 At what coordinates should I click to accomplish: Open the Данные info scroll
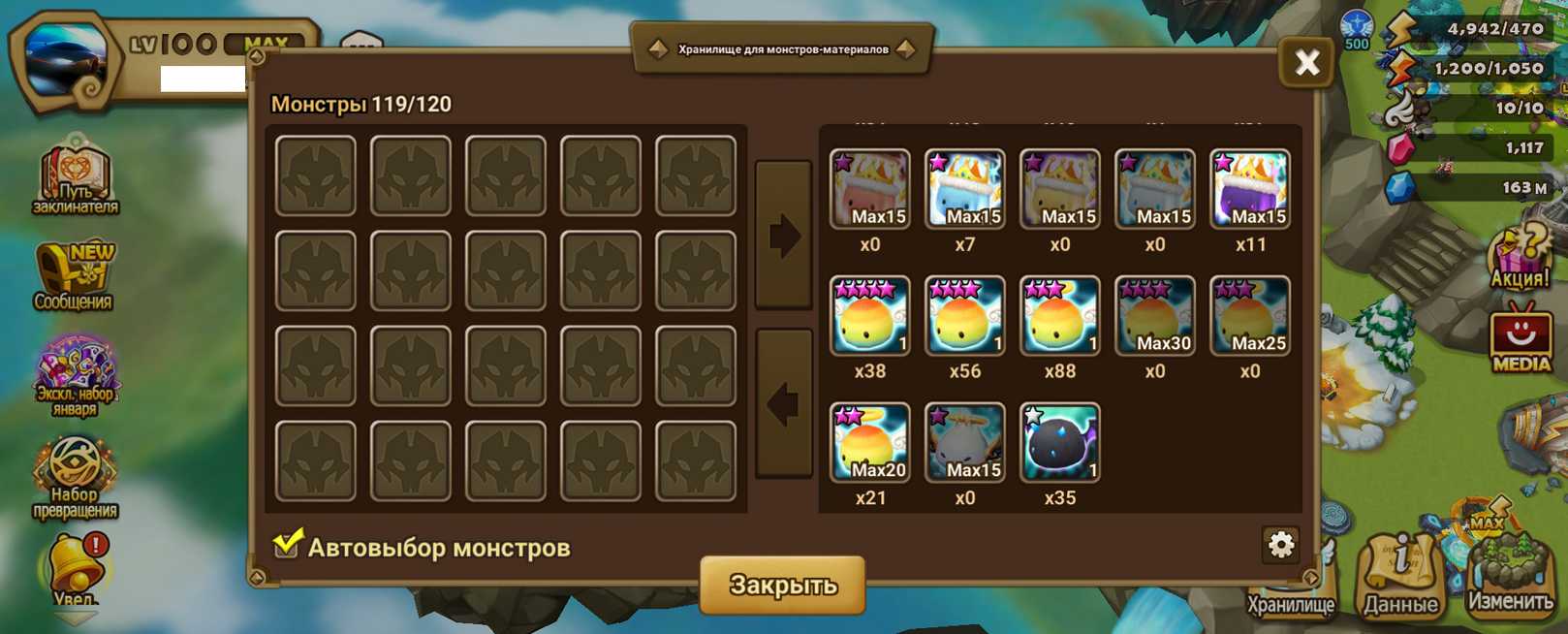[x=1400, y=576]
